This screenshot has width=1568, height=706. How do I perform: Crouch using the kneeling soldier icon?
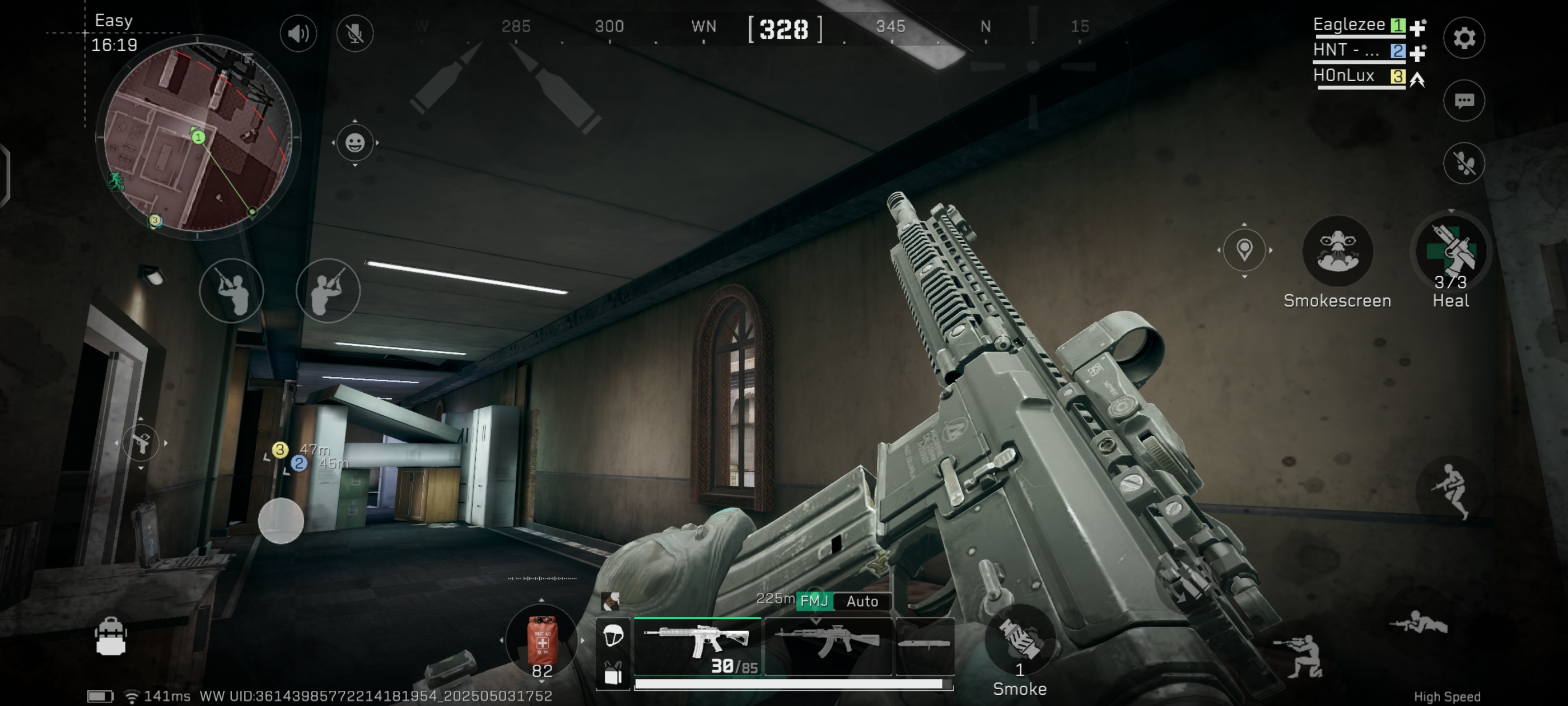[1303, 657]
